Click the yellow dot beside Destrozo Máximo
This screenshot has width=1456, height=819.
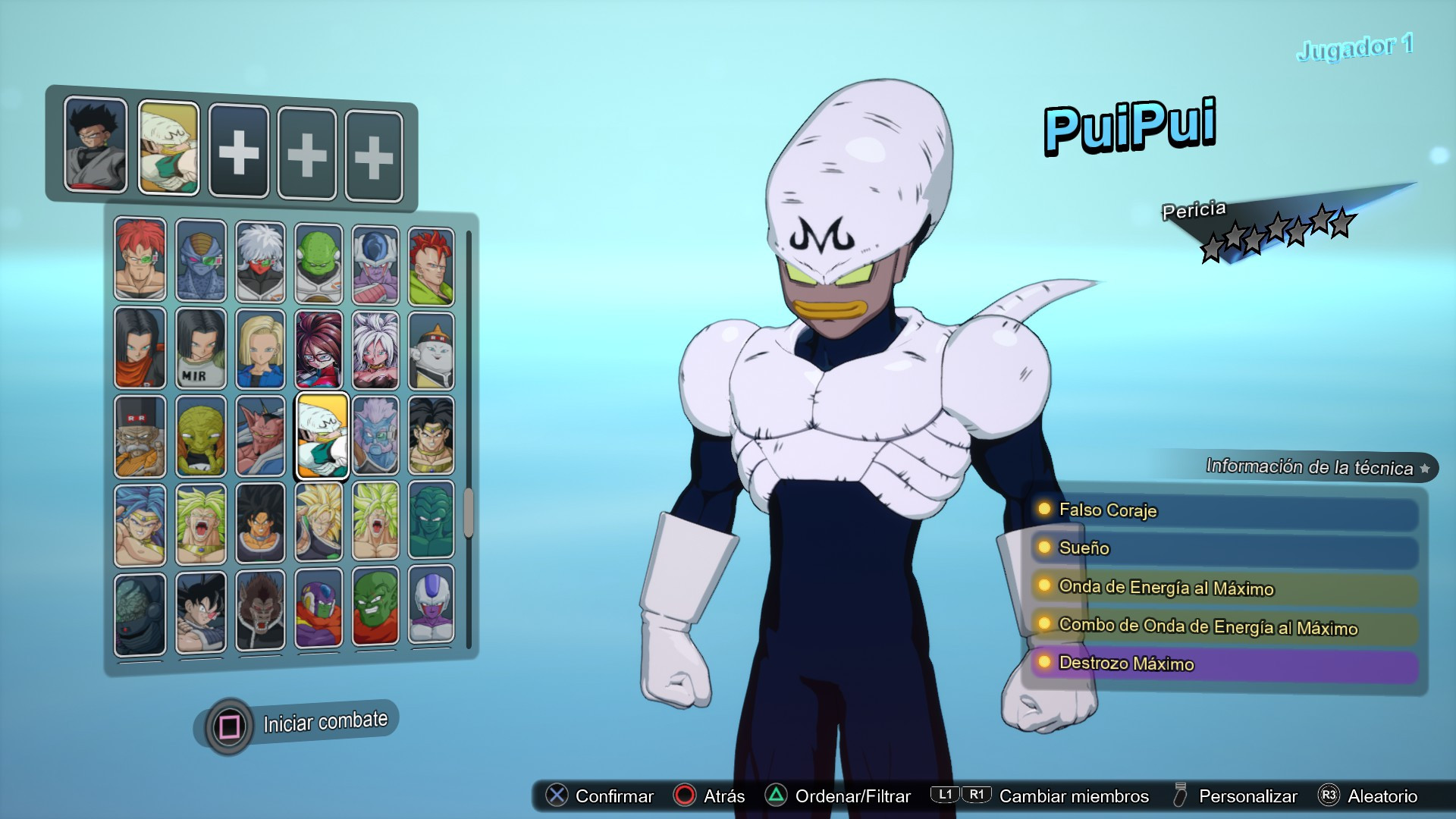[1043, 663]
